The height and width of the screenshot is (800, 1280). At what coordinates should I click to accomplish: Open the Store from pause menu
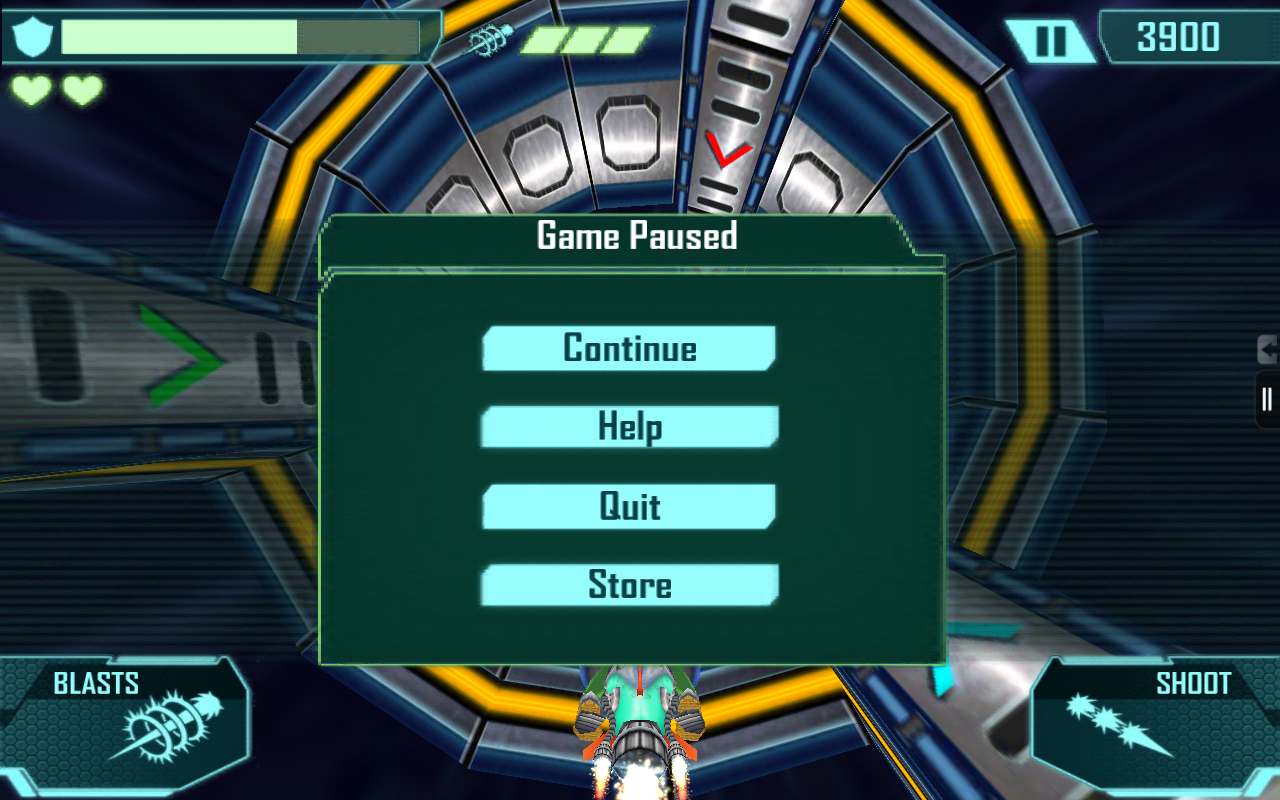(629, 585)
